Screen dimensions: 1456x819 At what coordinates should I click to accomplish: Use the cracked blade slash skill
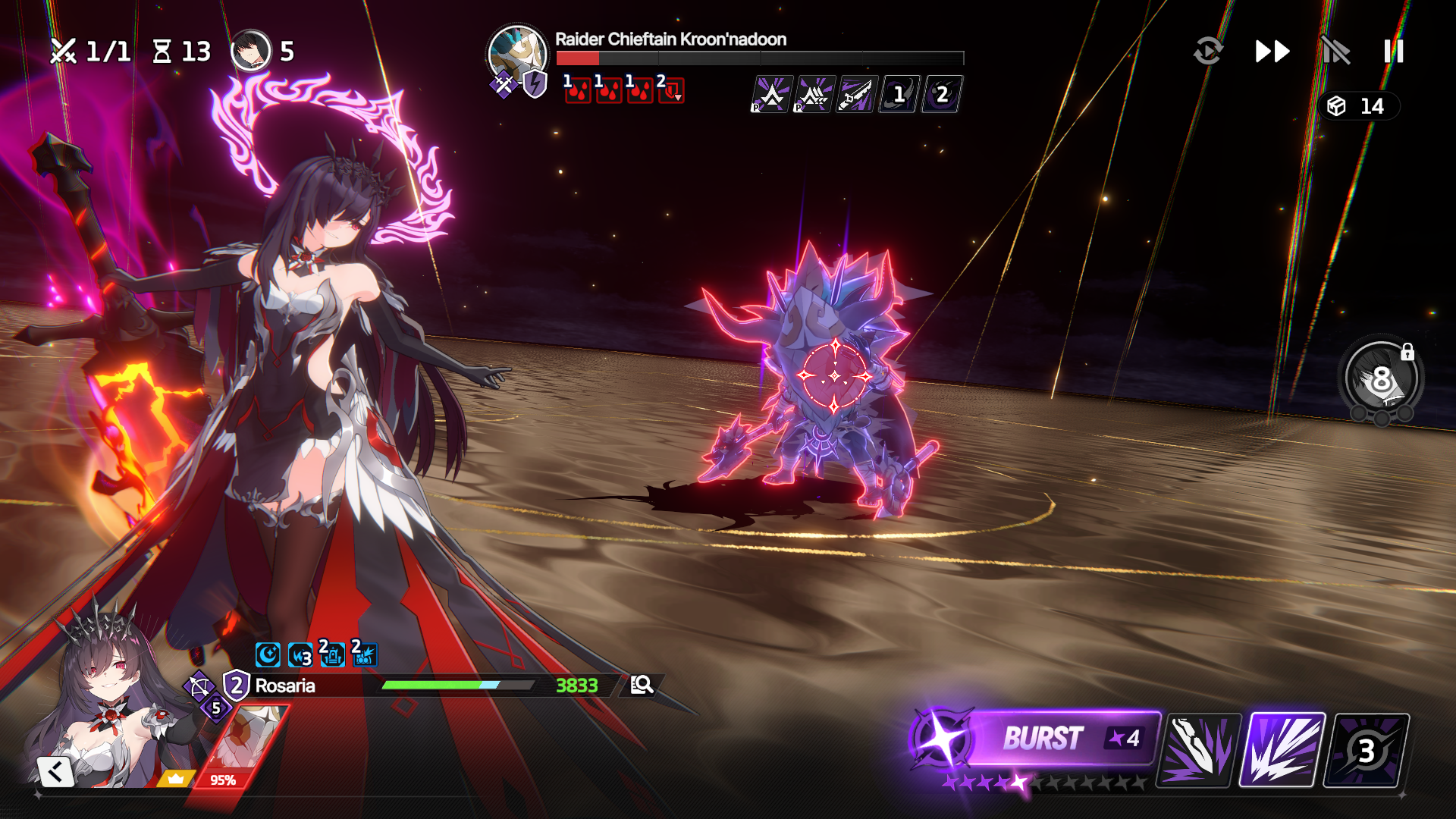1199,750
